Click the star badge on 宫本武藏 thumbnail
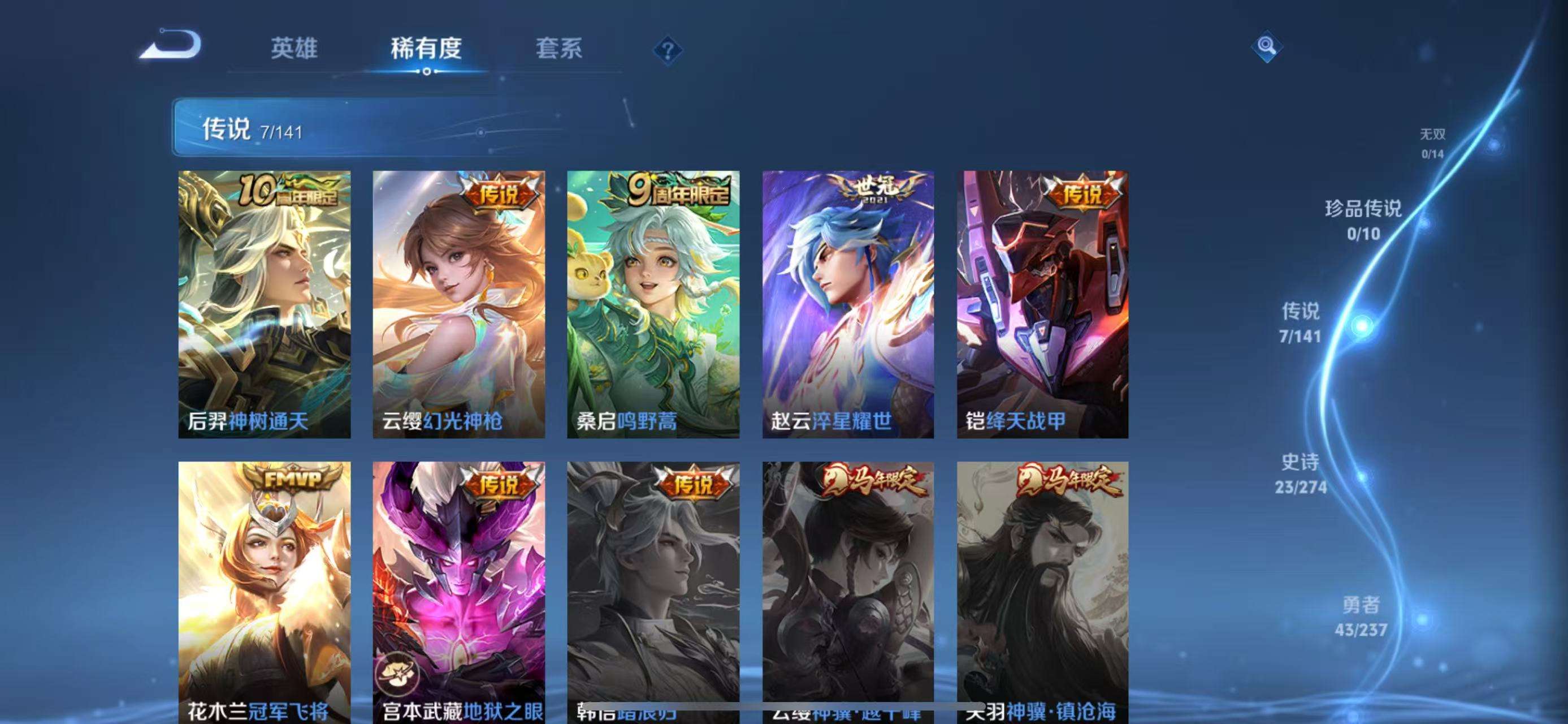 399,673
